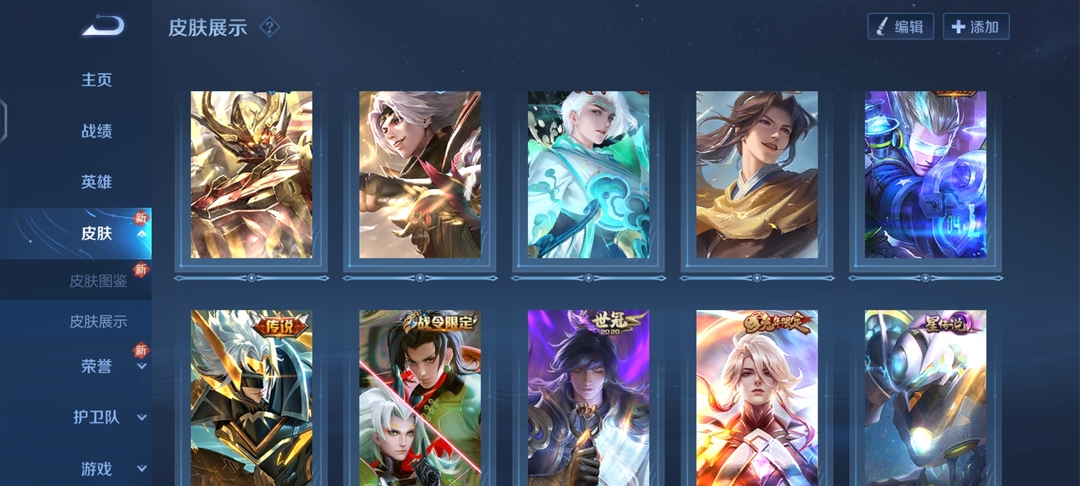This screenshot has height=486, width=1080.
Task: Choose the blue cyber visor skin card
Action: pos(925,175)
